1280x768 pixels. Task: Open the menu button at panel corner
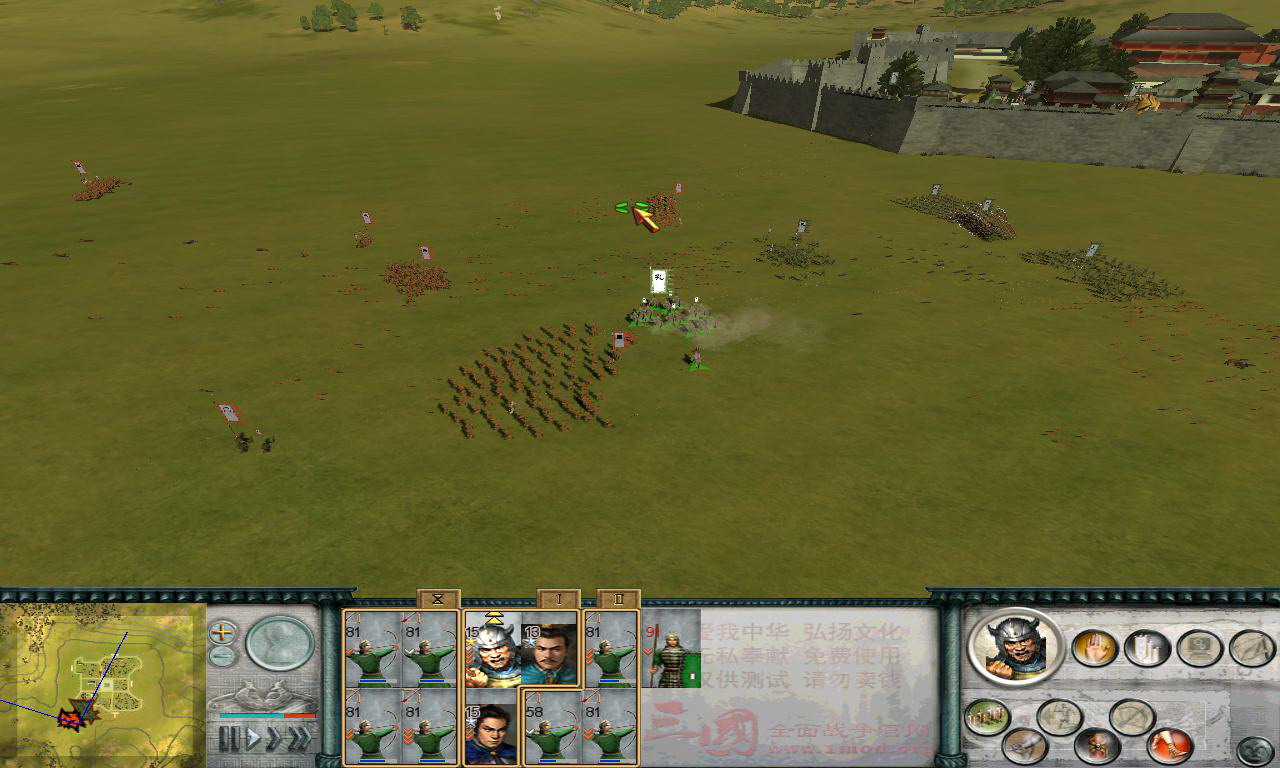pyautogui.click(x=1255, y=751)
